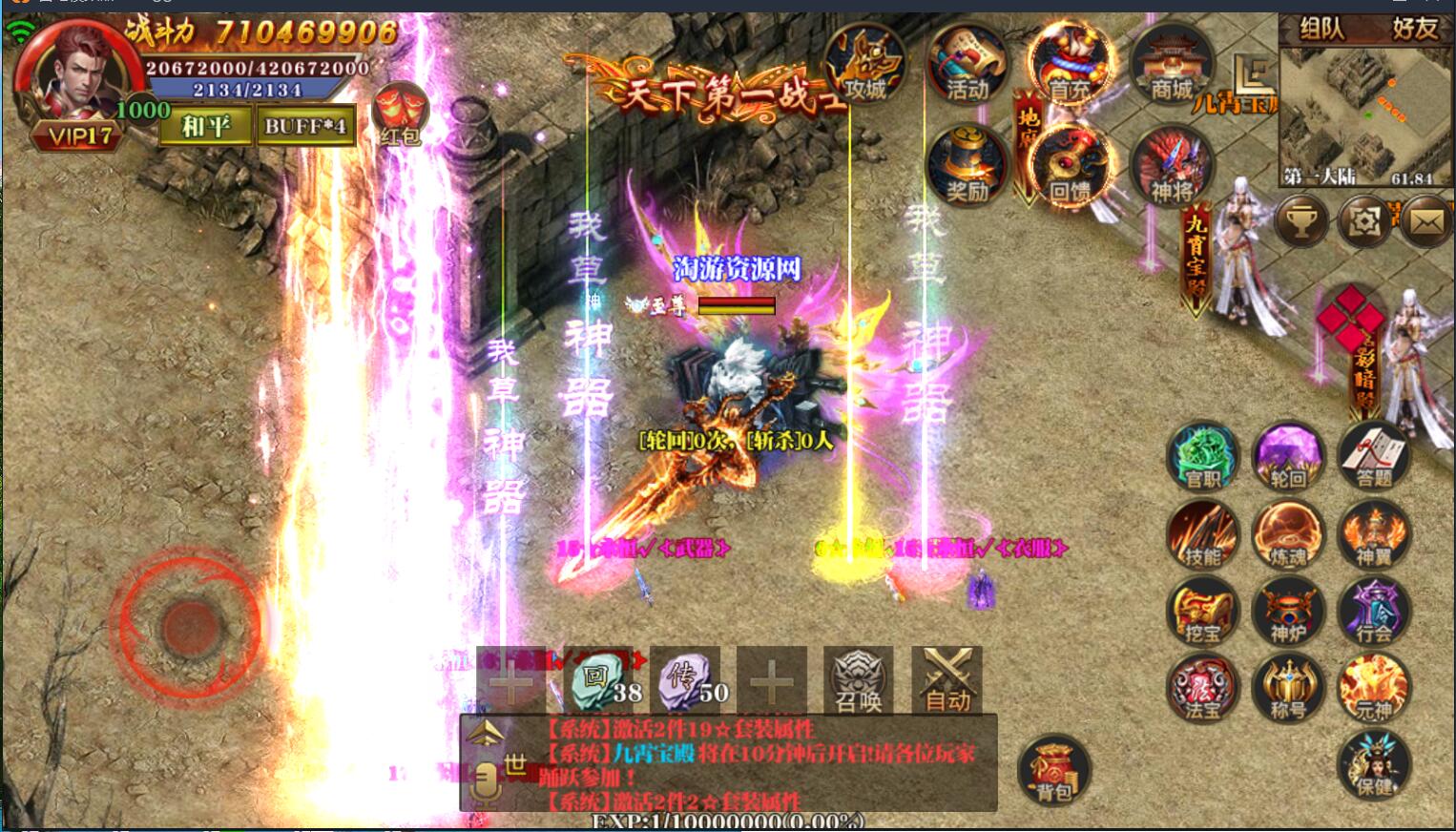
Task: Open the 商城 shop icon
Action: pos(1172,65)
